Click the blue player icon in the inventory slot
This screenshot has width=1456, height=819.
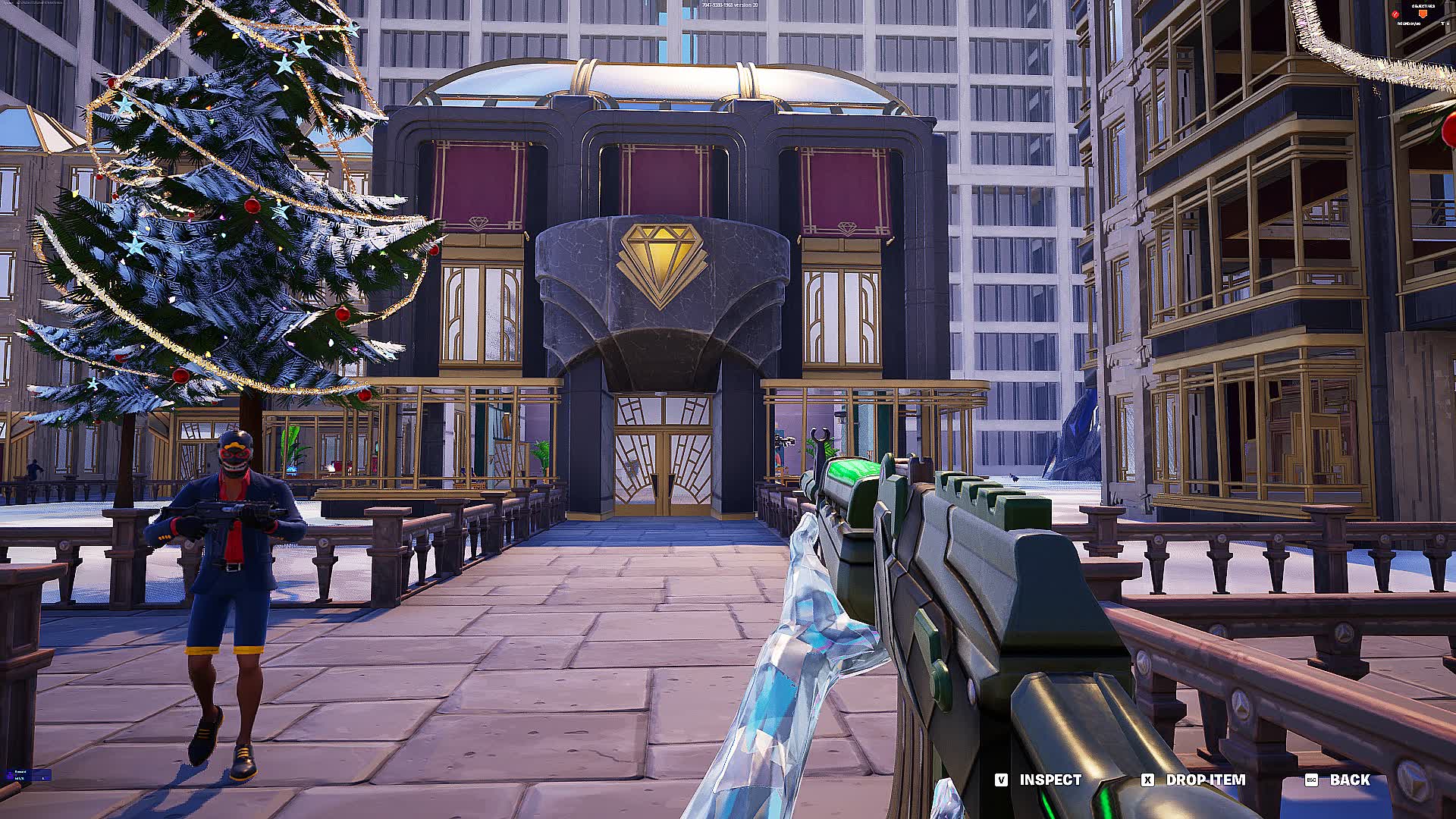(10, 774)
